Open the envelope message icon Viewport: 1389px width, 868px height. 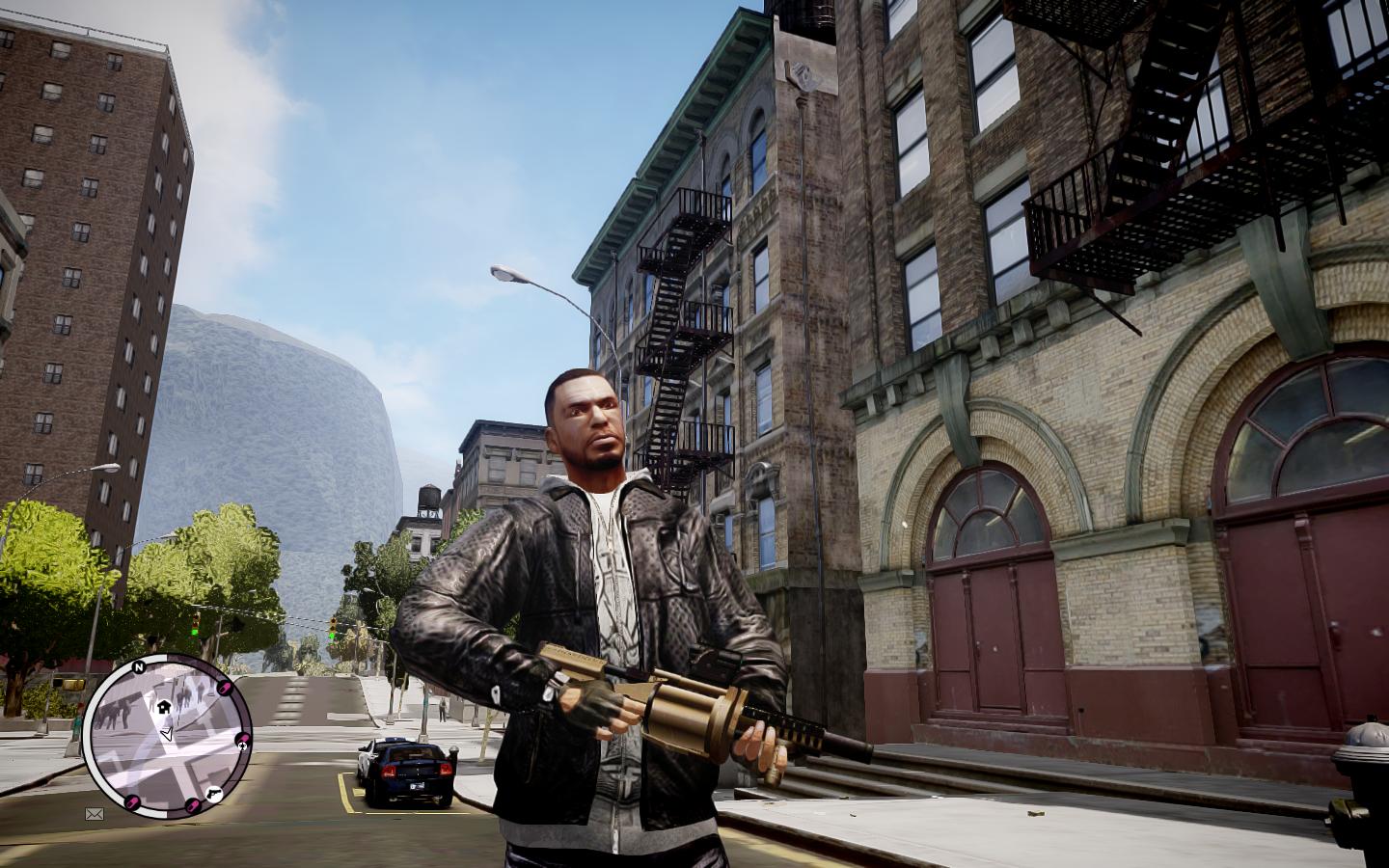coord(94,814)
